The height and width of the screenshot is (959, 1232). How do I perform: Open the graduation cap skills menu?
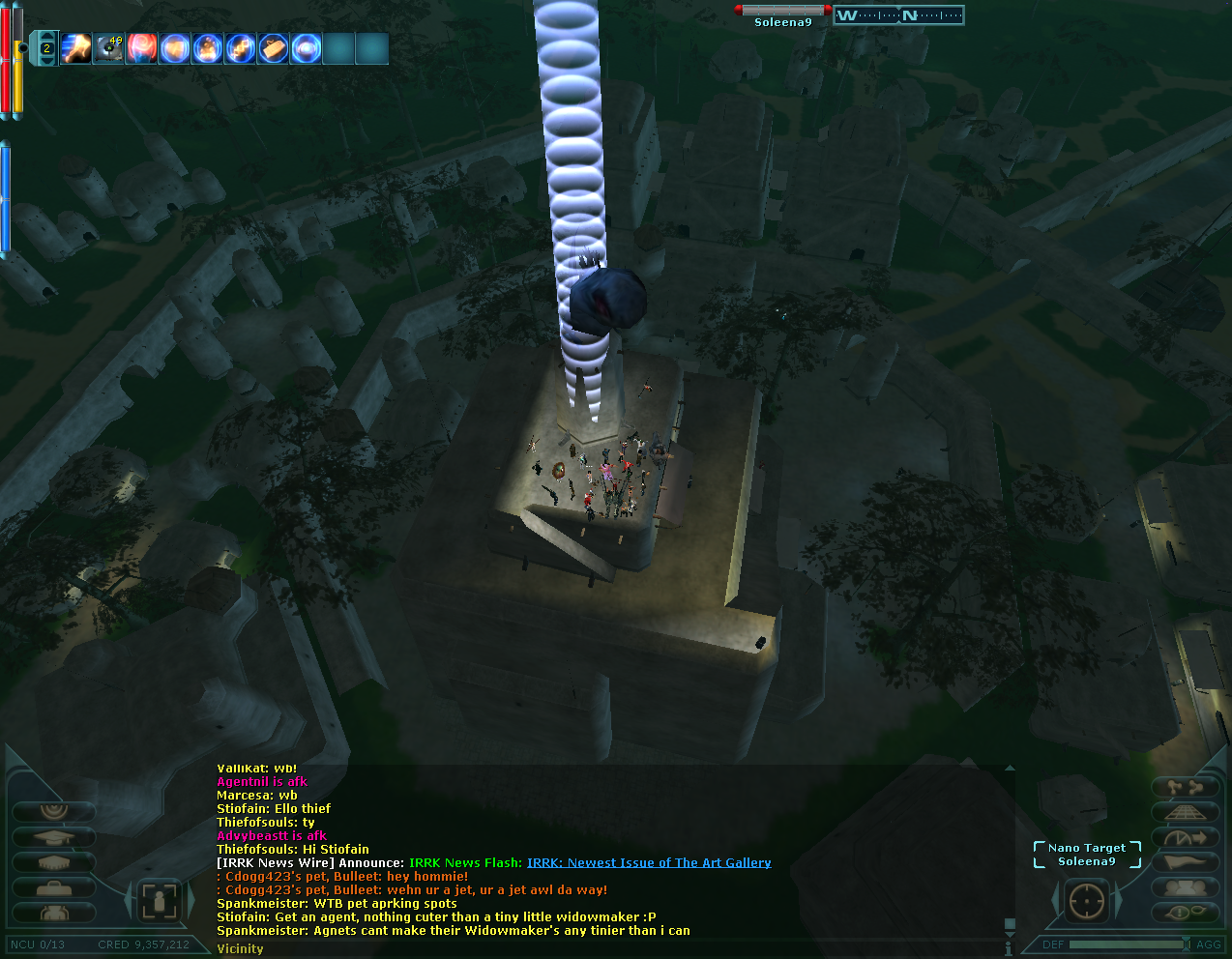coord(53,837)
